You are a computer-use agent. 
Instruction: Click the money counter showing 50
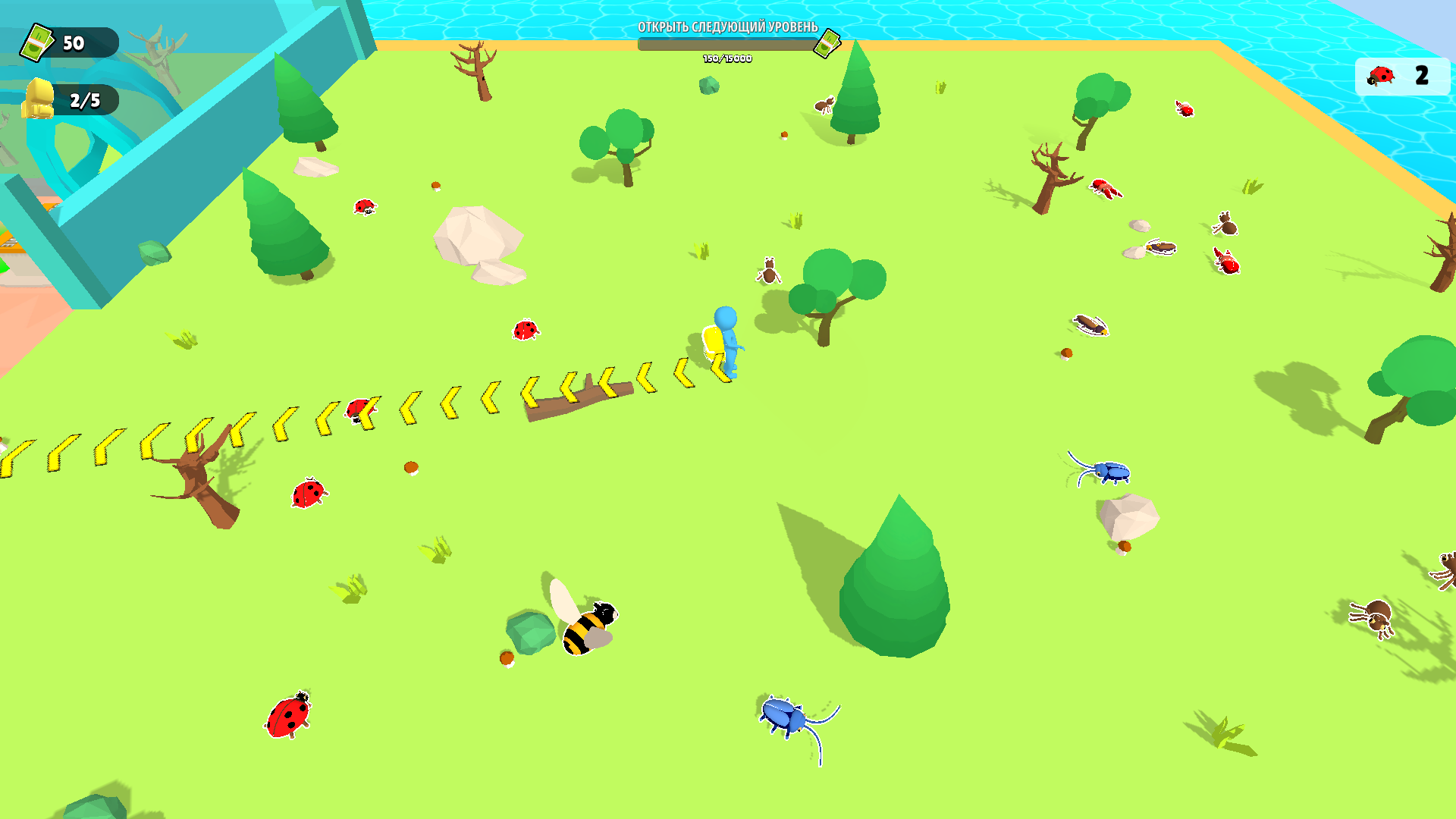point(73,43)
